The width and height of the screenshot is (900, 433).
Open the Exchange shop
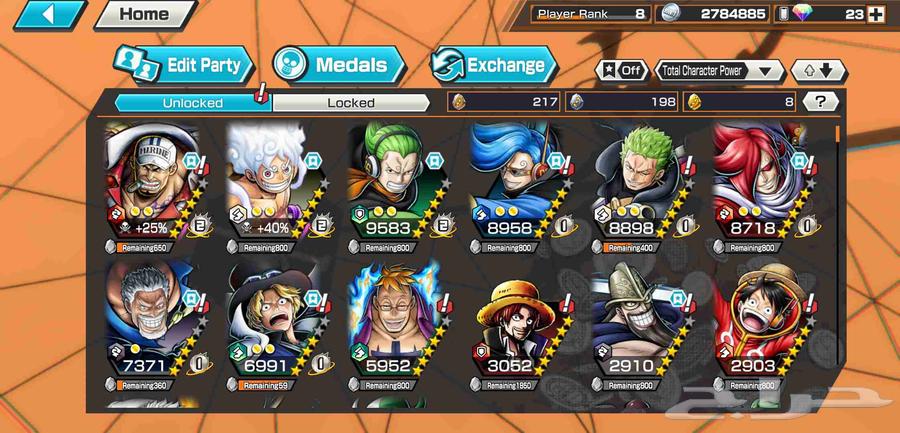coord(493,65)
